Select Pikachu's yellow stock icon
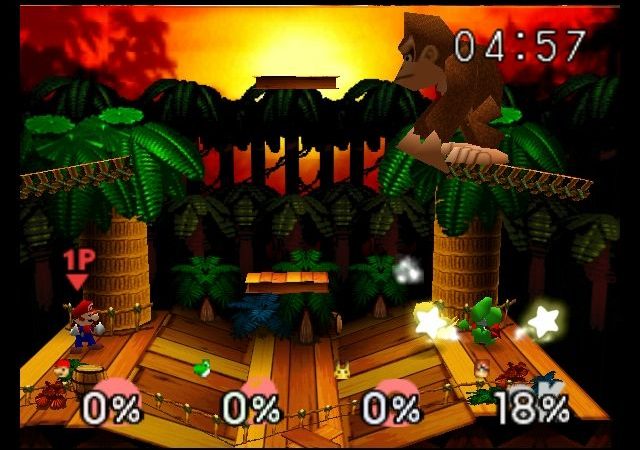 (341, 369)
